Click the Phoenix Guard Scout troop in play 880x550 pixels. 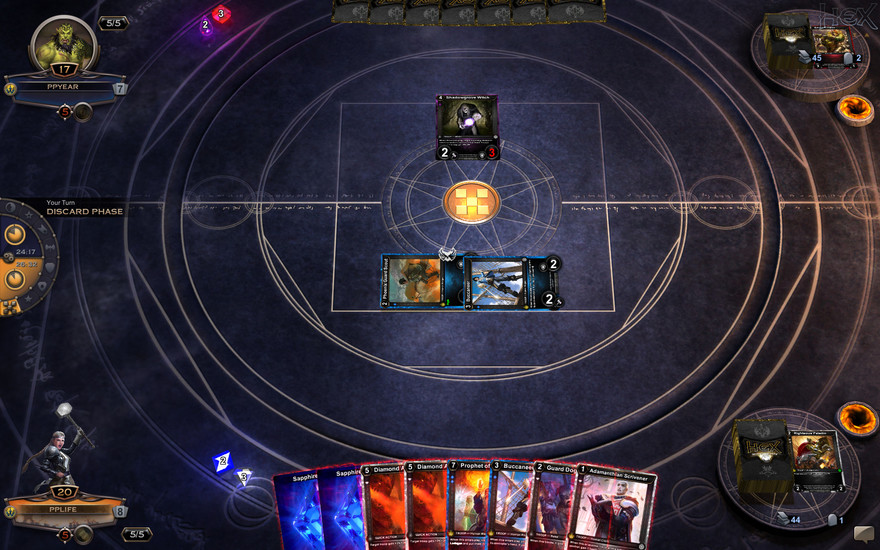[412, 281]
